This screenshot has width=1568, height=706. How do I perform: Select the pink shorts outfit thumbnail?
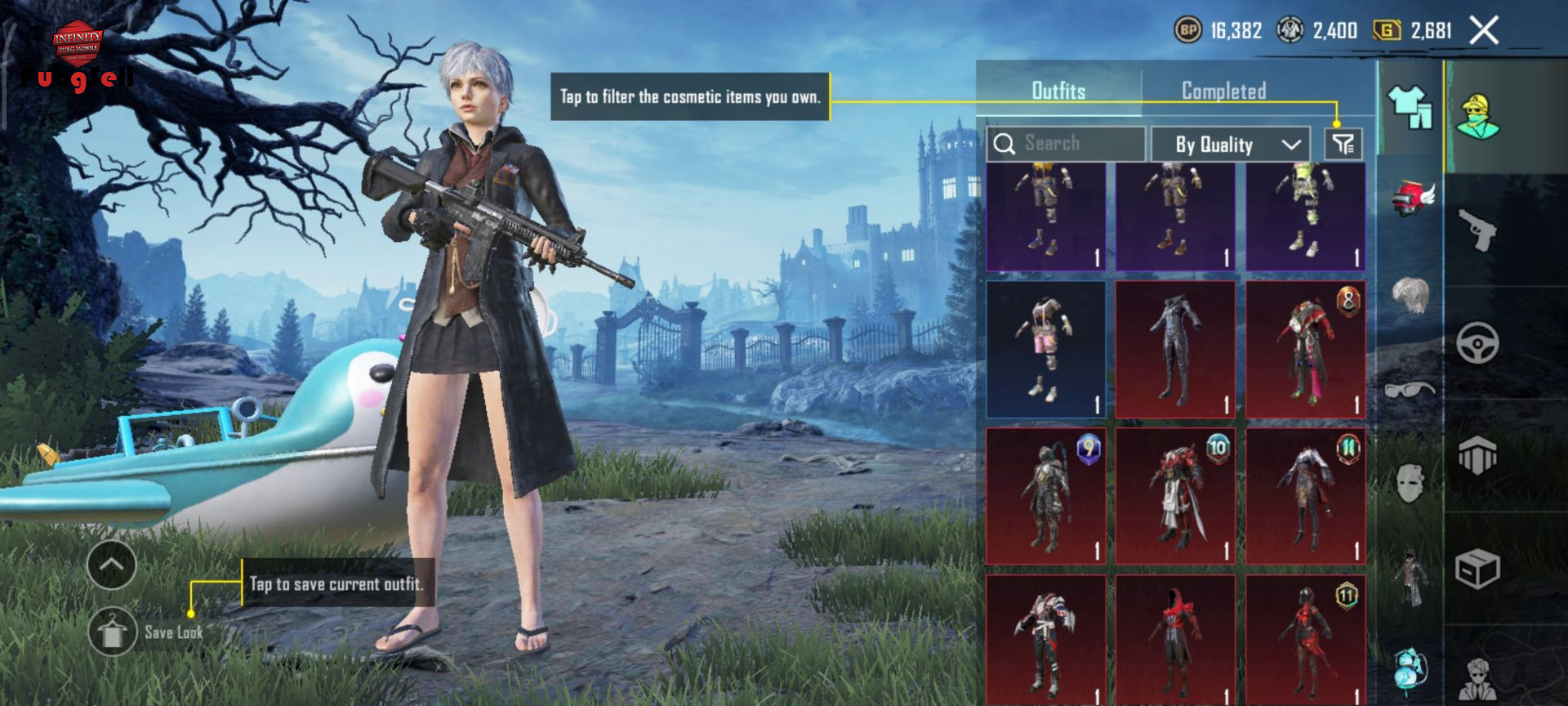(1046, 350)
